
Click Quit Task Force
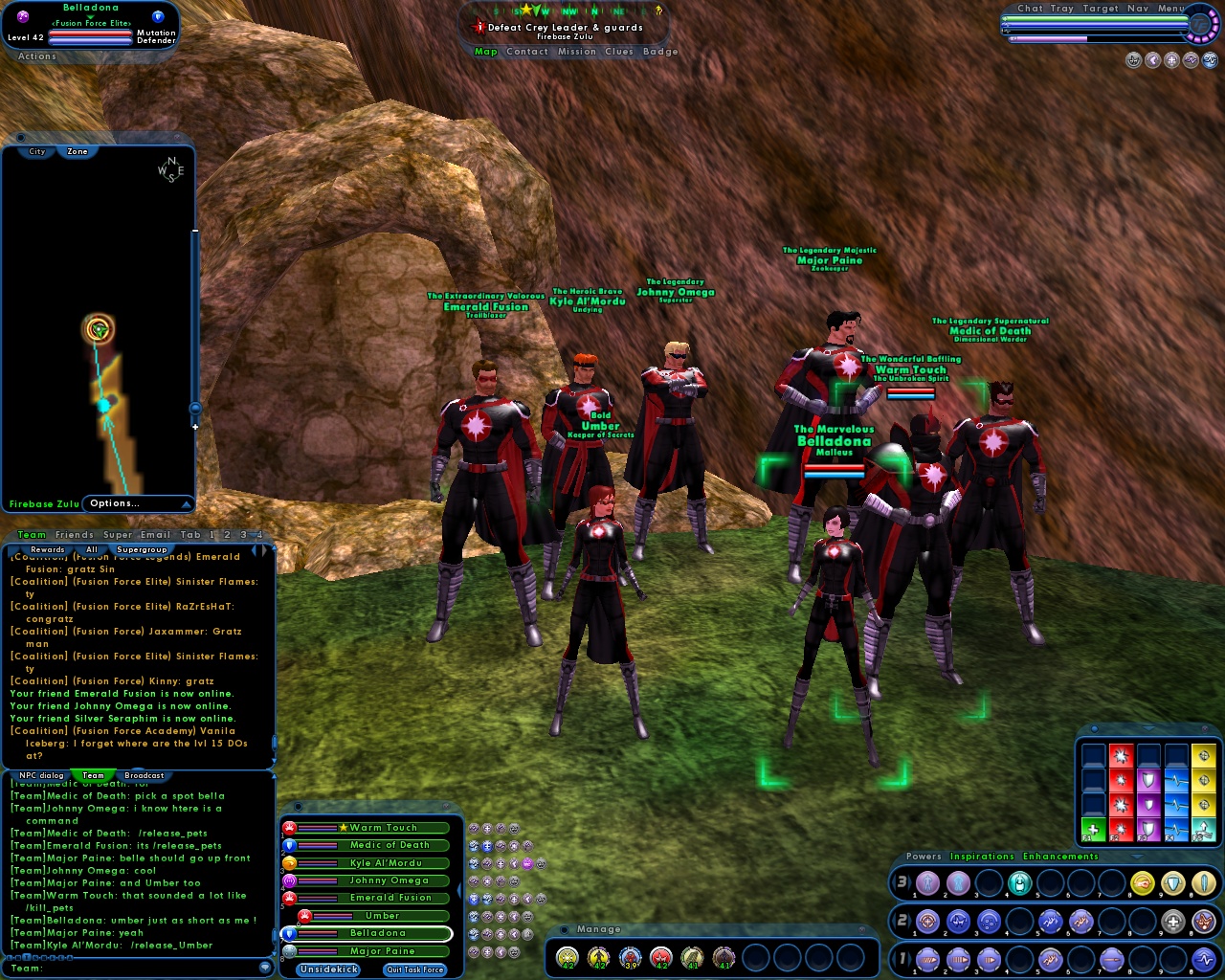pos(414,969)
